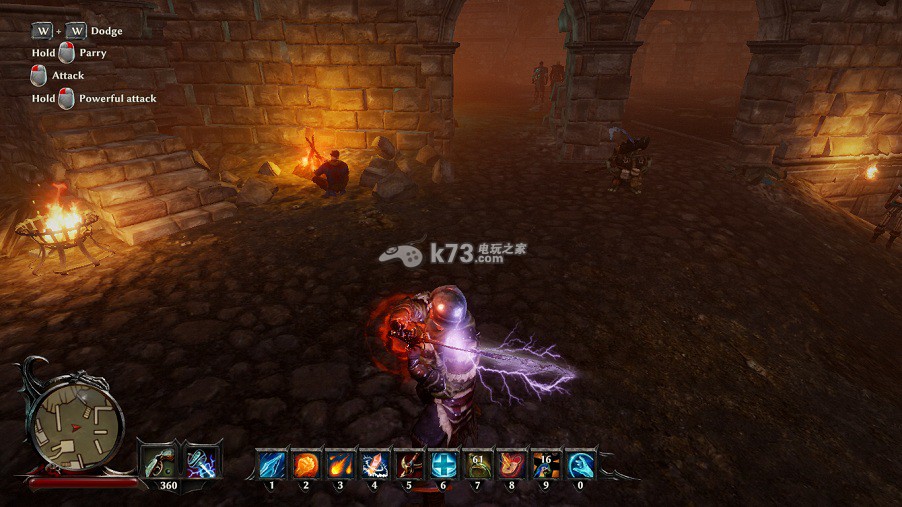
Task: Trigger the lightning strike skill in slot 4
Action: click(x=374, y=464)
